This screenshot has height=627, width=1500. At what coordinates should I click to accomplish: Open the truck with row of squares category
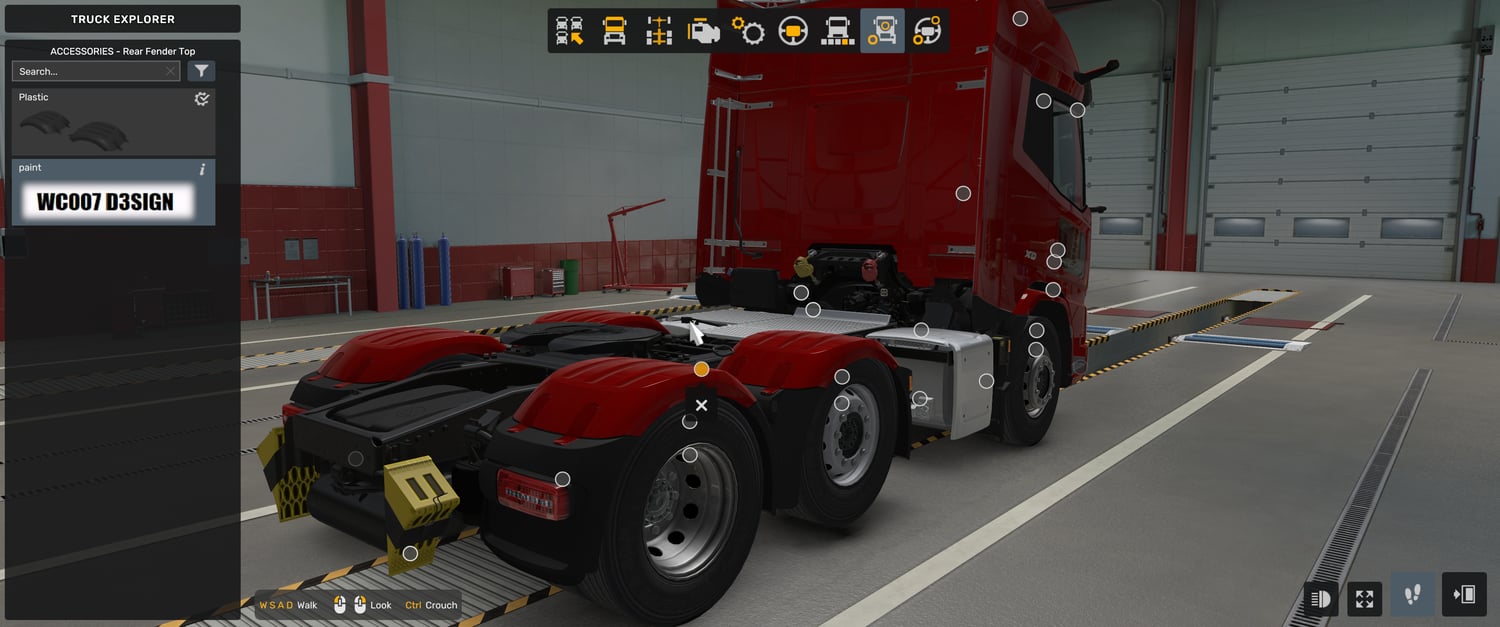pyautogui.click(x=837, y=31)
